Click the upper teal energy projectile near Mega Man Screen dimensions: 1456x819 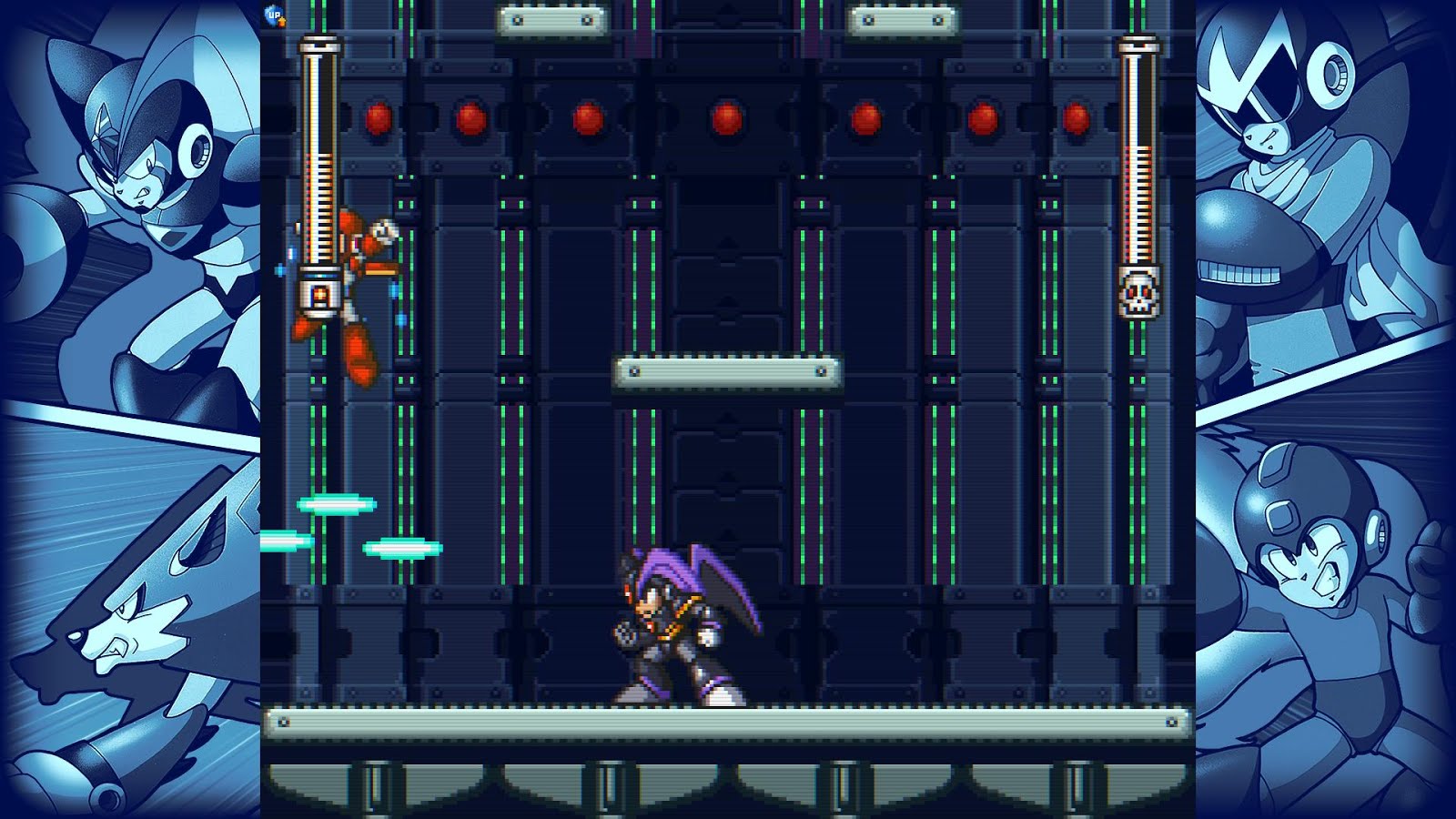[335, 503]
